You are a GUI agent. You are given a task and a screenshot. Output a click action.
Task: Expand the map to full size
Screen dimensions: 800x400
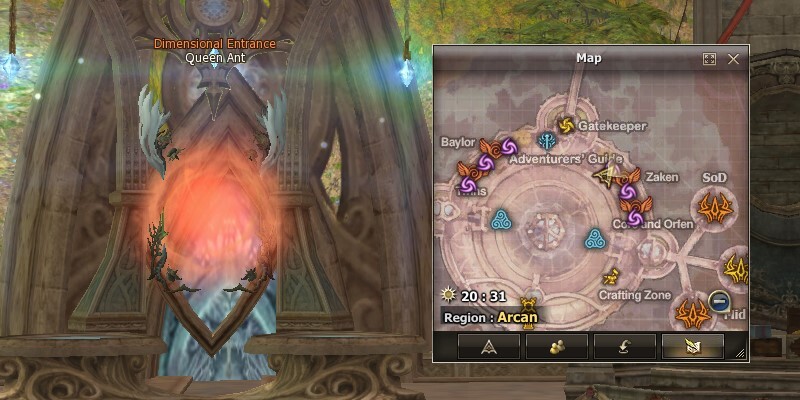point(710,59)
